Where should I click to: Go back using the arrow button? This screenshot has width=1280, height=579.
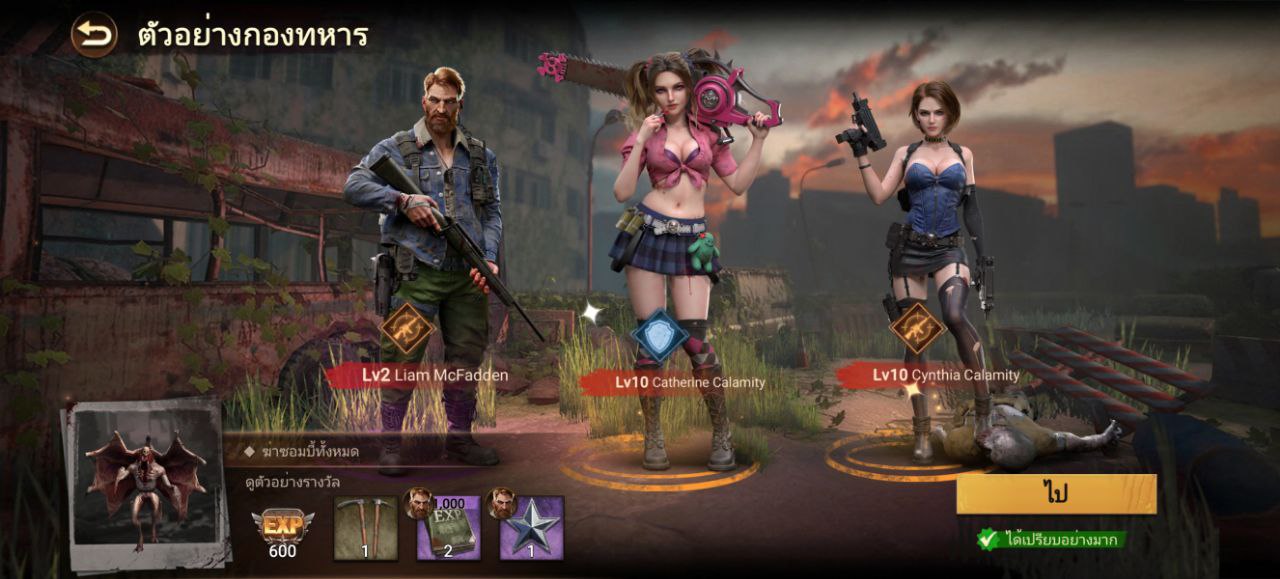click(x=93, y=35)
